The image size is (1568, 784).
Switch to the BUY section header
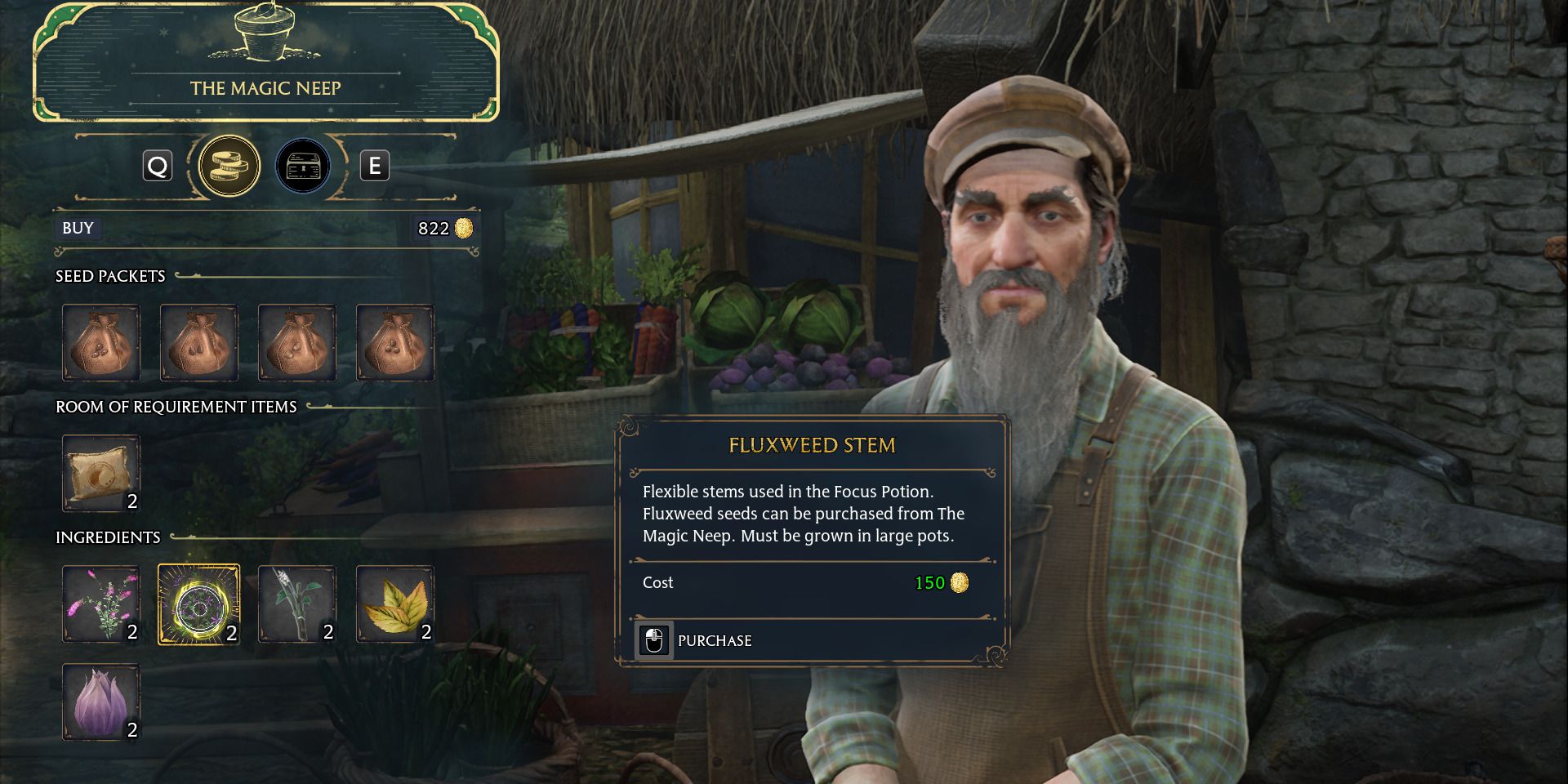click(x=78, y=229)
